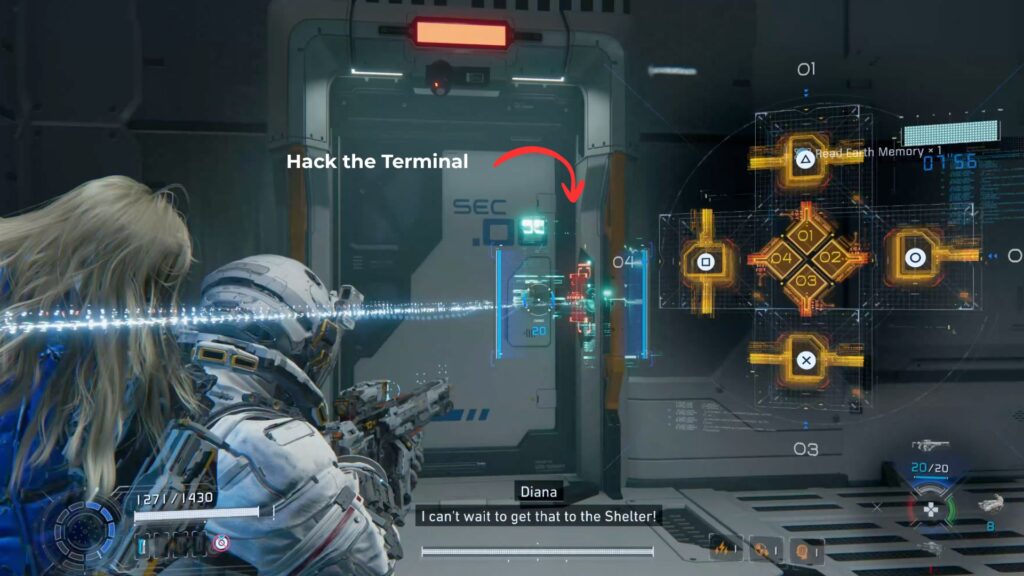The width and height of the screenshot is (1024, 576).
Task: Select the circle node of the hacking puzzle
Action: (914, 257)
